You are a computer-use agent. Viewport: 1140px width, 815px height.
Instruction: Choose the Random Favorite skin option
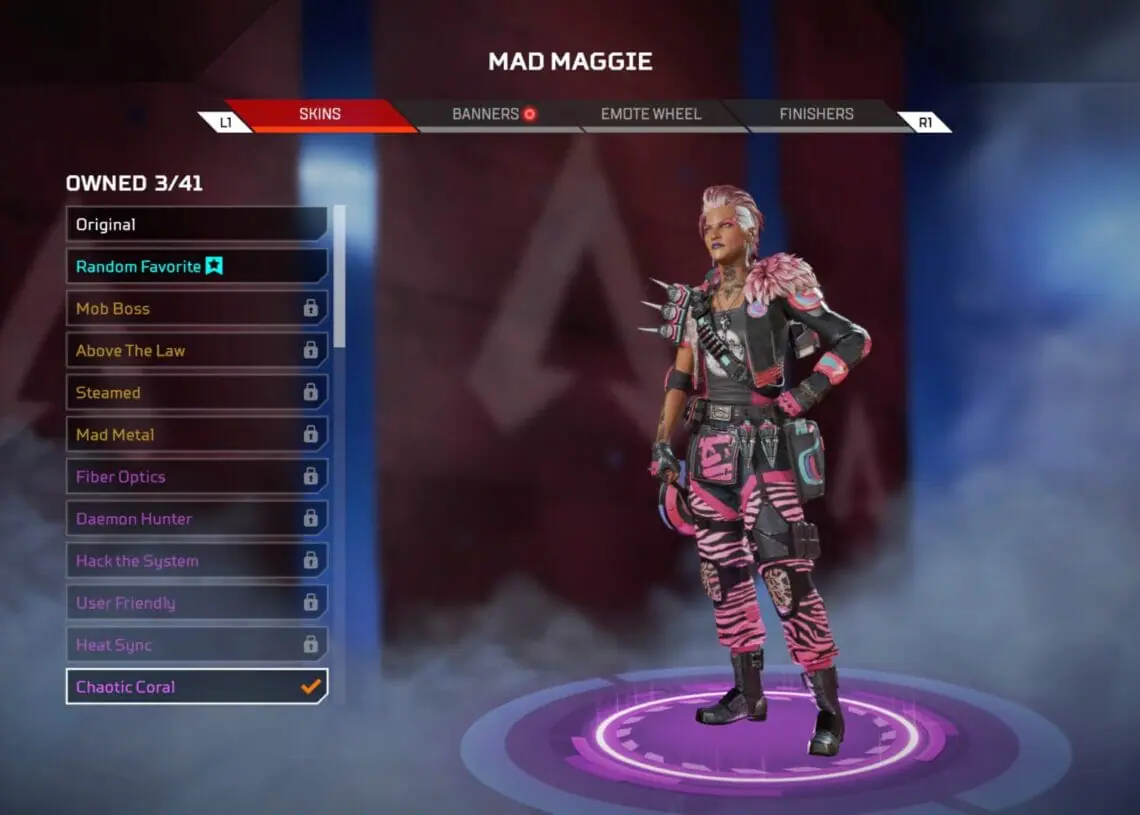[x=196, y=266]
